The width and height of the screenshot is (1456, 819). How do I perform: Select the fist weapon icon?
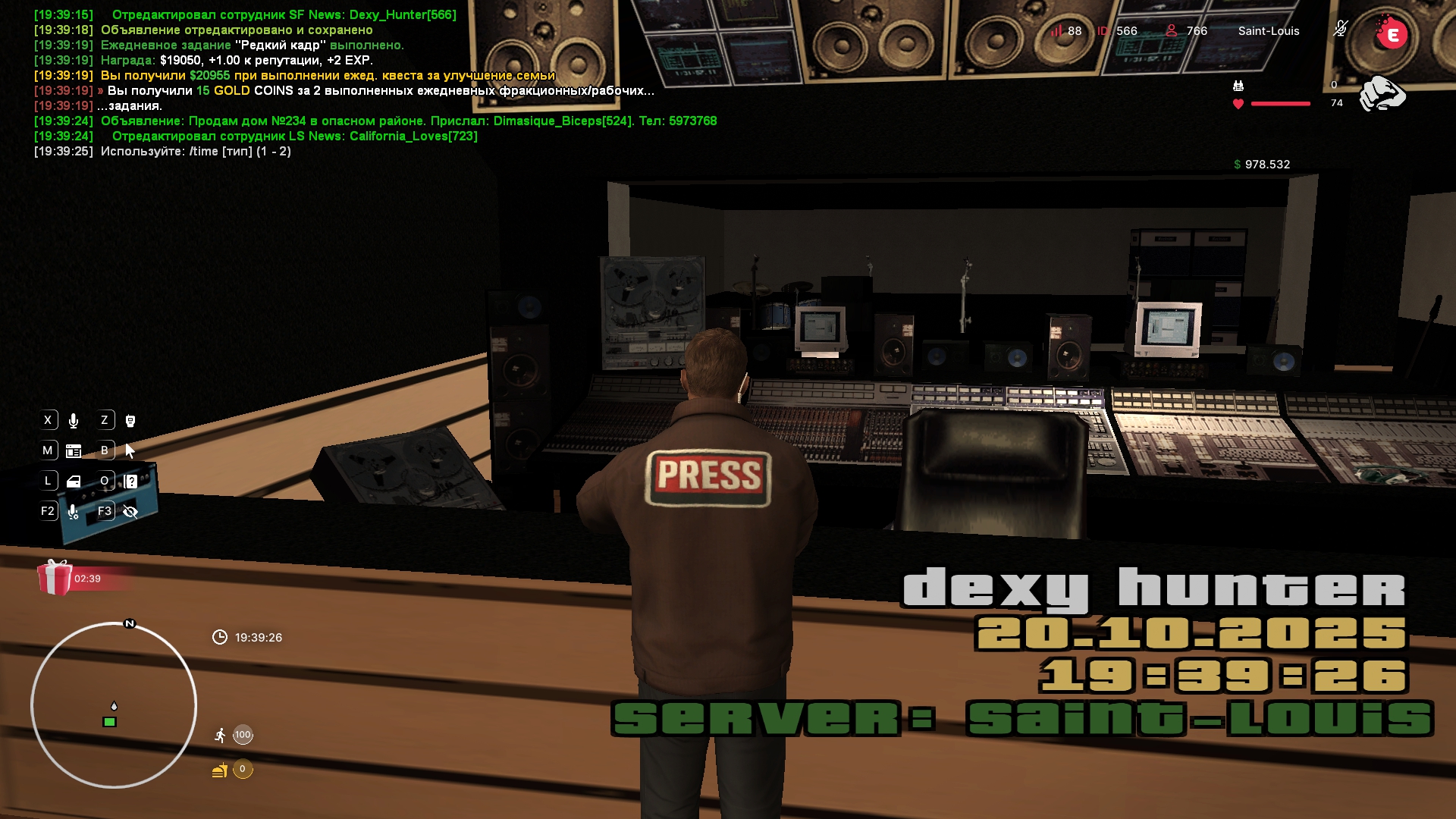coord(1382,94)
